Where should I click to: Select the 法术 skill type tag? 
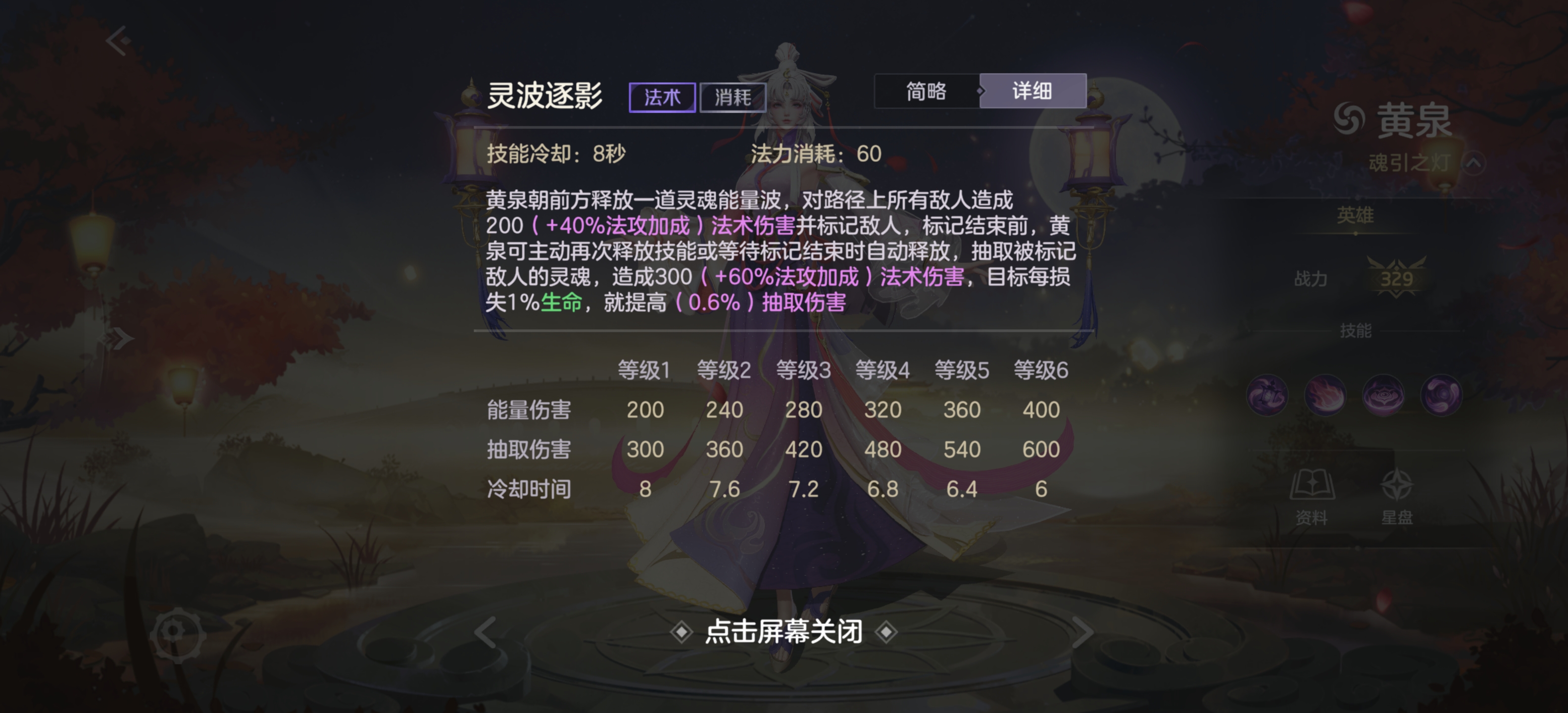(662, 98)
